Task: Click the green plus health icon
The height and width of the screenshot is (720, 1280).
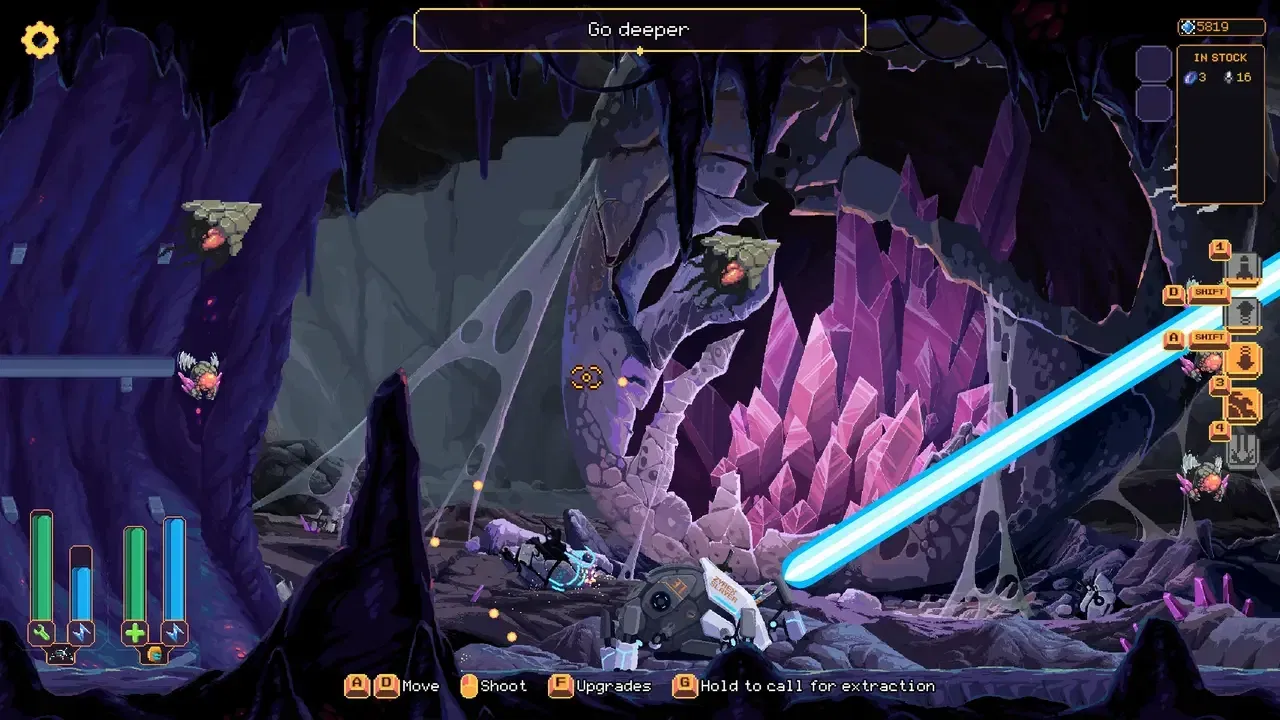Action: coord(135,631)
